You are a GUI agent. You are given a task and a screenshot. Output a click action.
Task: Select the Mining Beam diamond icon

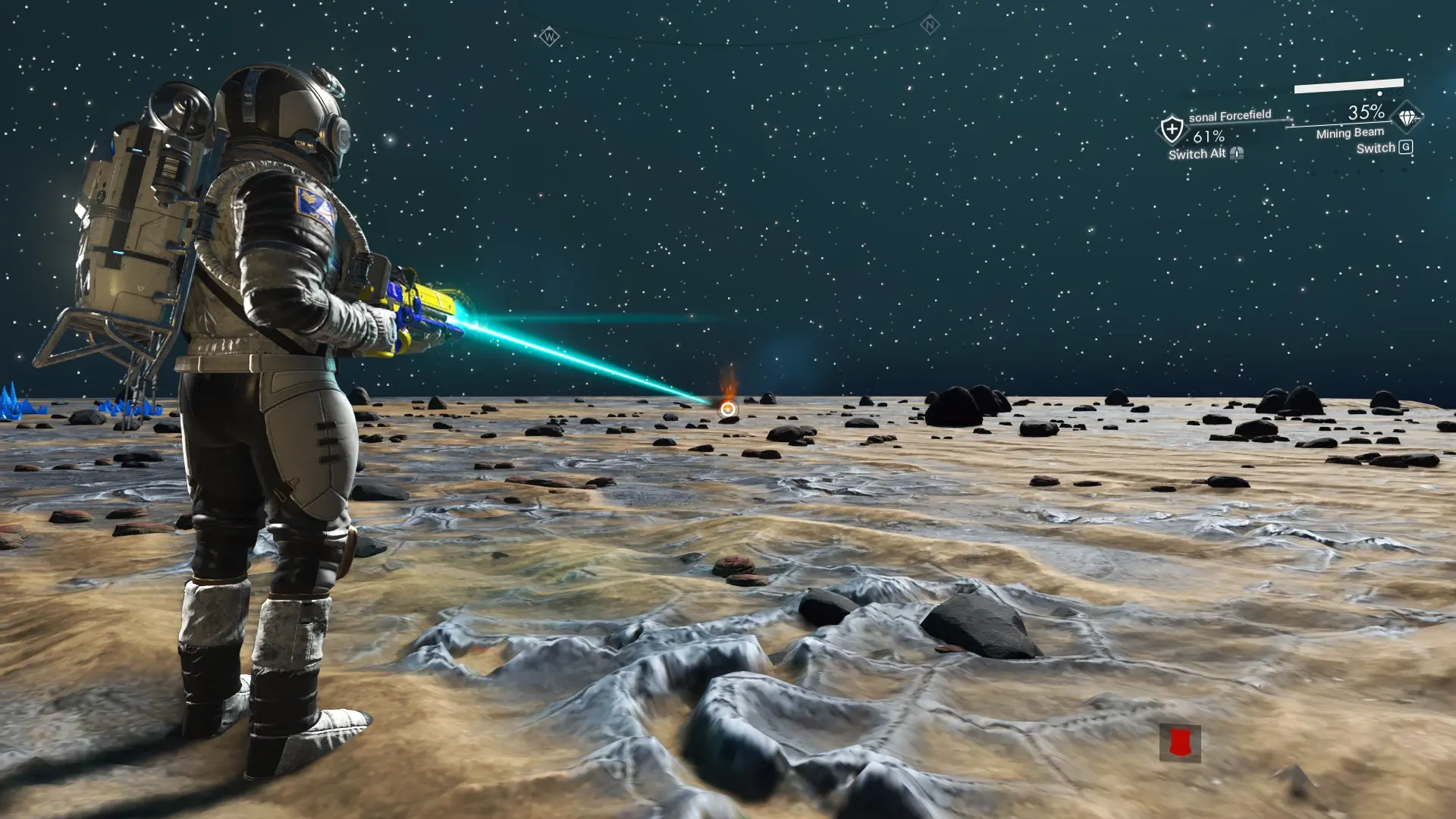(x=1407, y=118)
